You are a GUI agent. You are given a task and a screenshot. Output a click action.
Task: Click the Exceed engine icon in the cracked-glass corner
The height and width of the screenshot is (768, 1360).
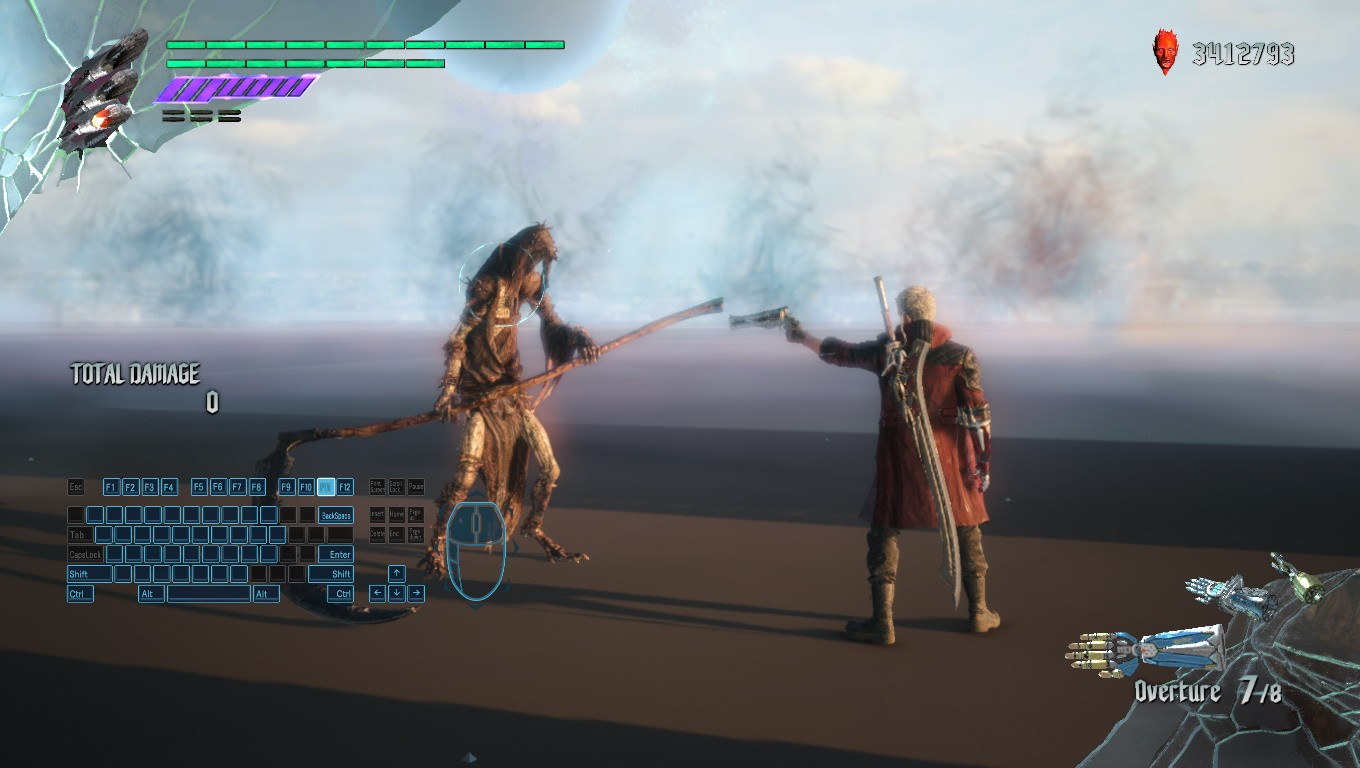click(x=100, y=93)
